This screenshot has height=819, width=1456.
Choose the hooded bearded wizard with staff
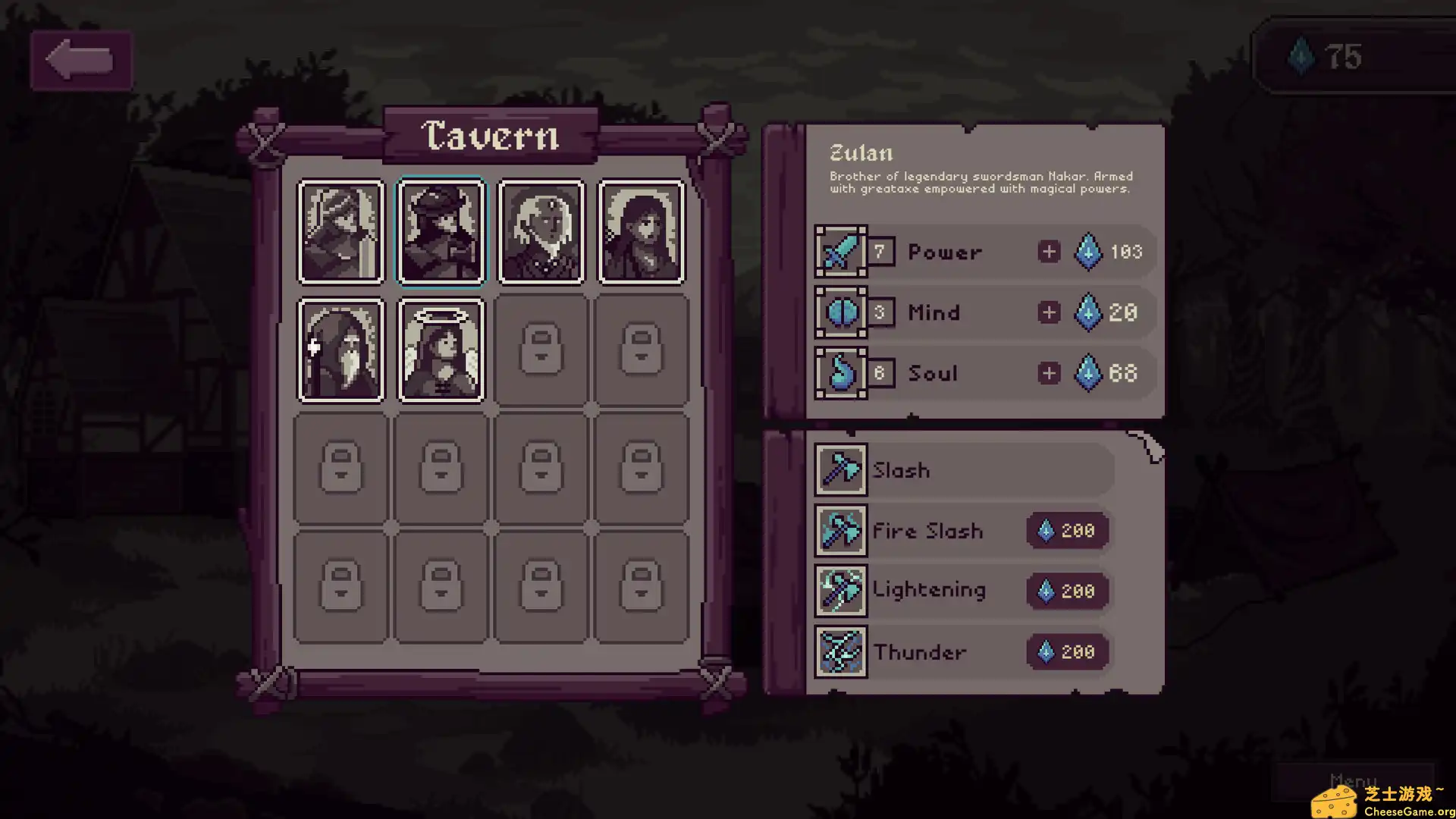tap(340, 350)
